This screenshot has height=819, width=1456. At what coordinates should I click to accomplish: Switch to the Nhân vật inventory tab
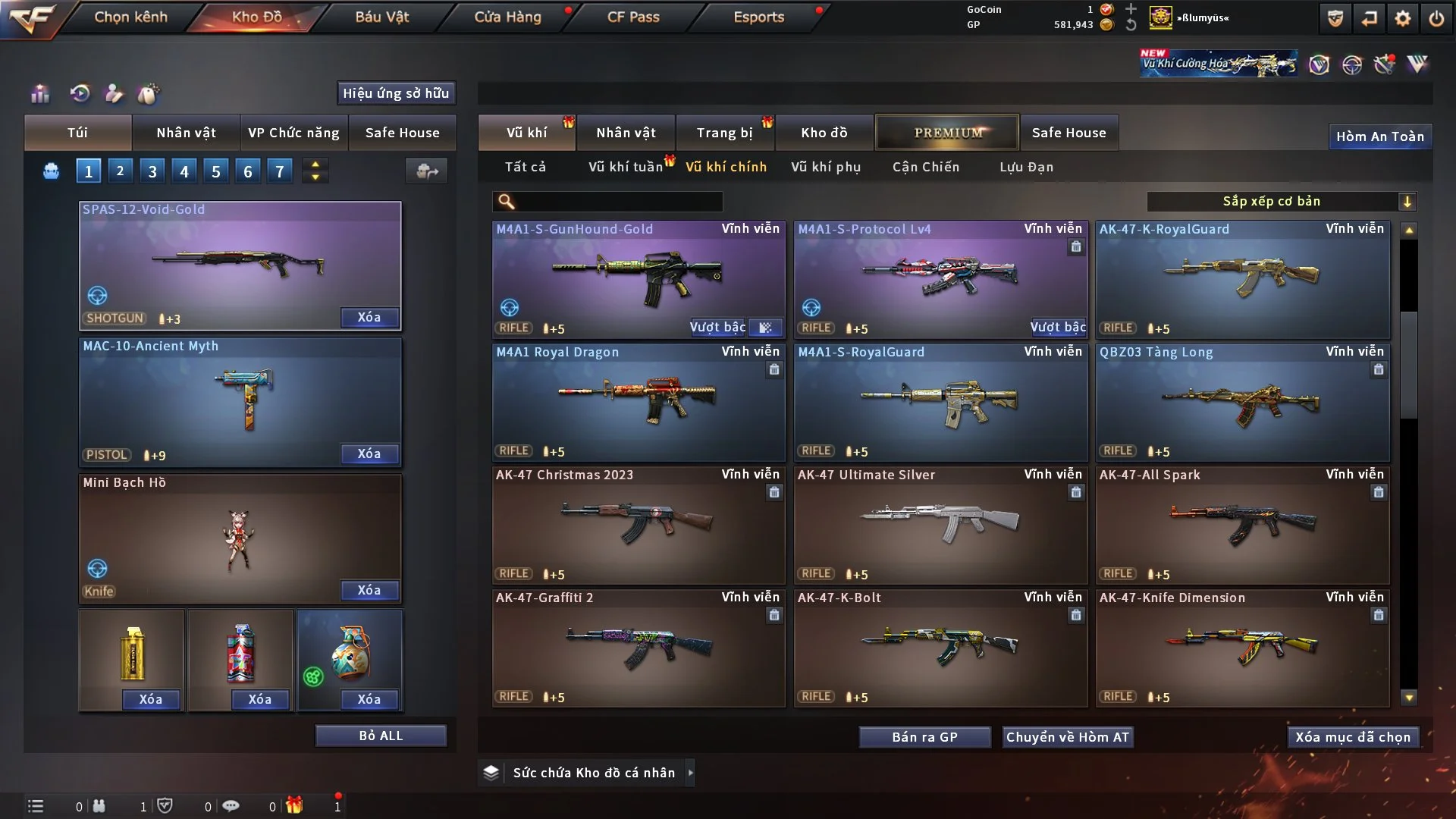[x=626, y=133]
